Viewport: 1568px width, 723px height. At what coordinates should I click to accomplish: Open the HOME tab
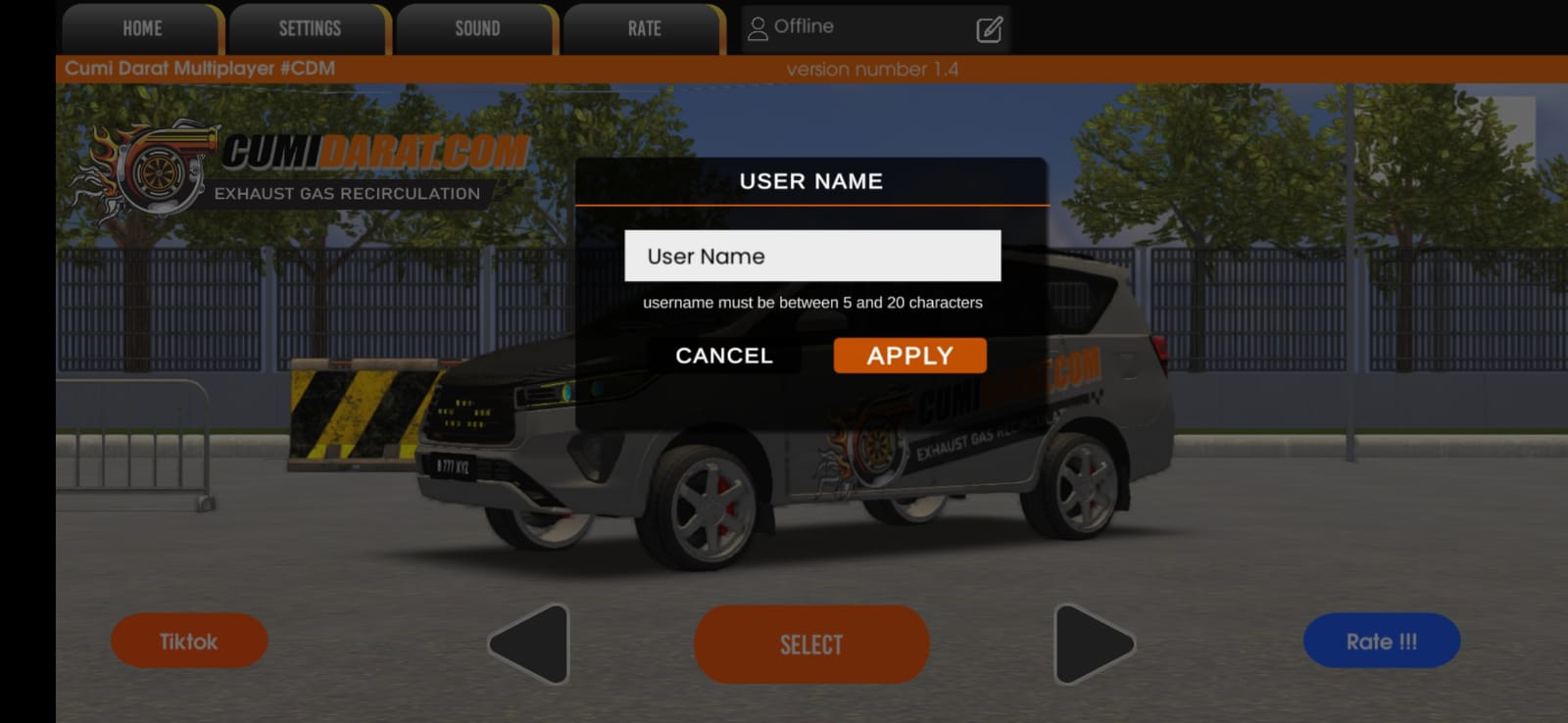(140, 27)
